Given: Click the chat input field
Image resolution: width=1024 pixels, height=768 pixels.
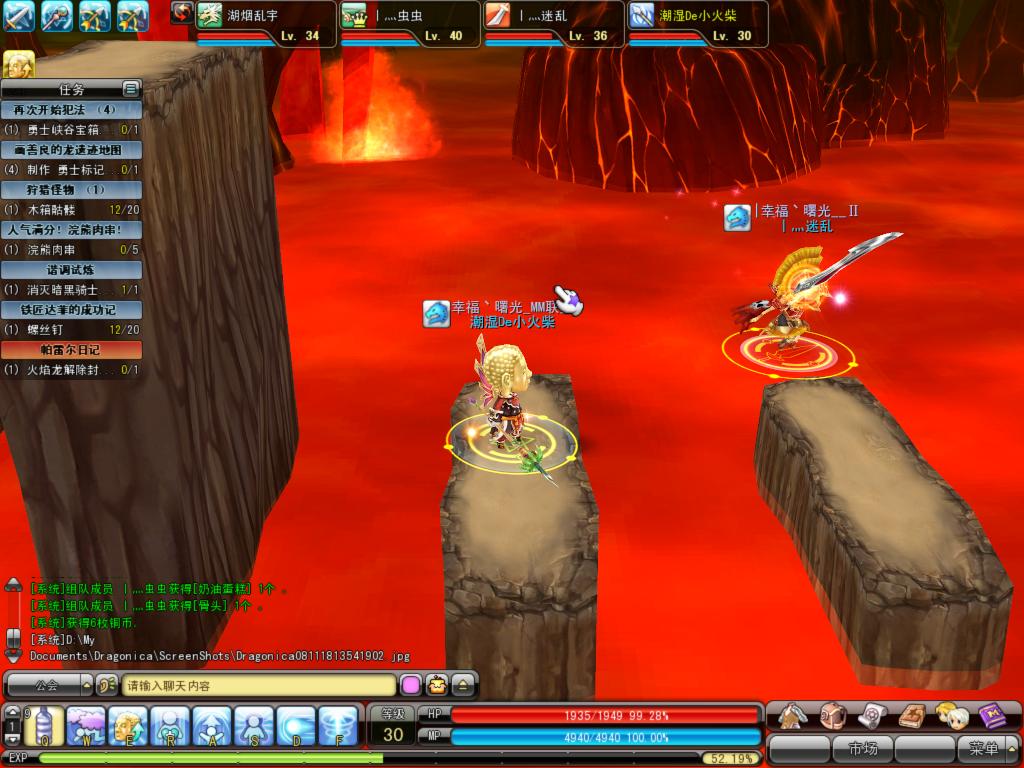Looking at the screenshot, I should coord(258,686).
